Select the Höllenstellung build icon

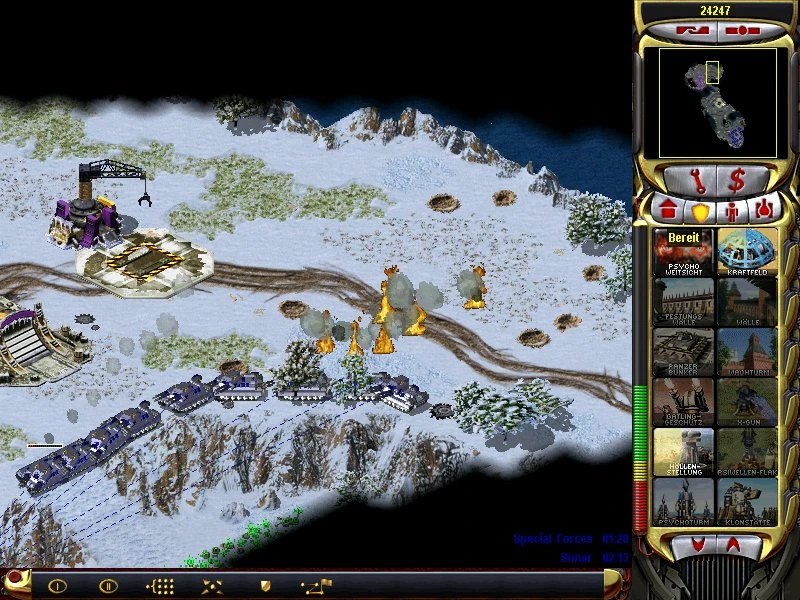(683, 453)
